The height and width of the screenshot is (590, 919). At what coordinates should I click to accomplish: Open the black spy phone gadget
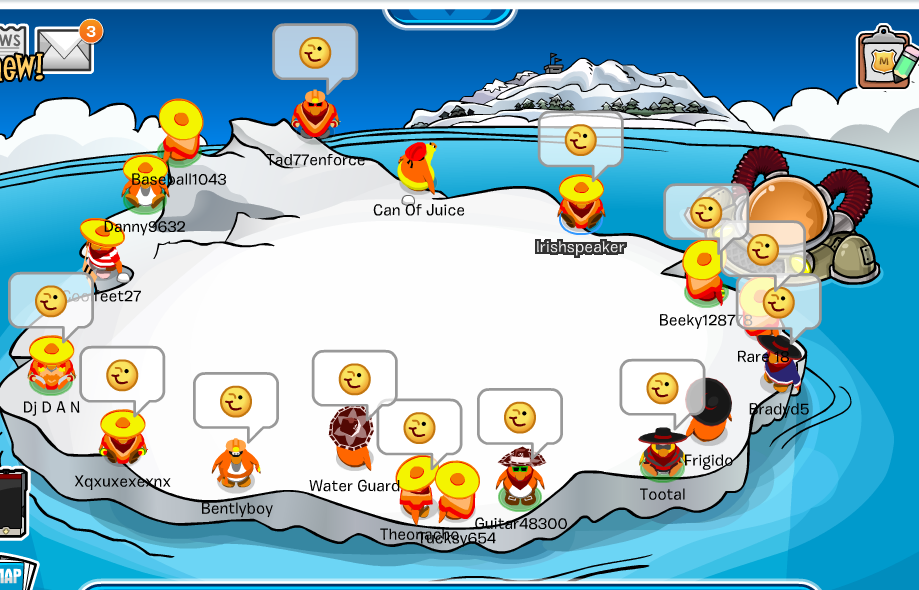[x=10, y=502]
